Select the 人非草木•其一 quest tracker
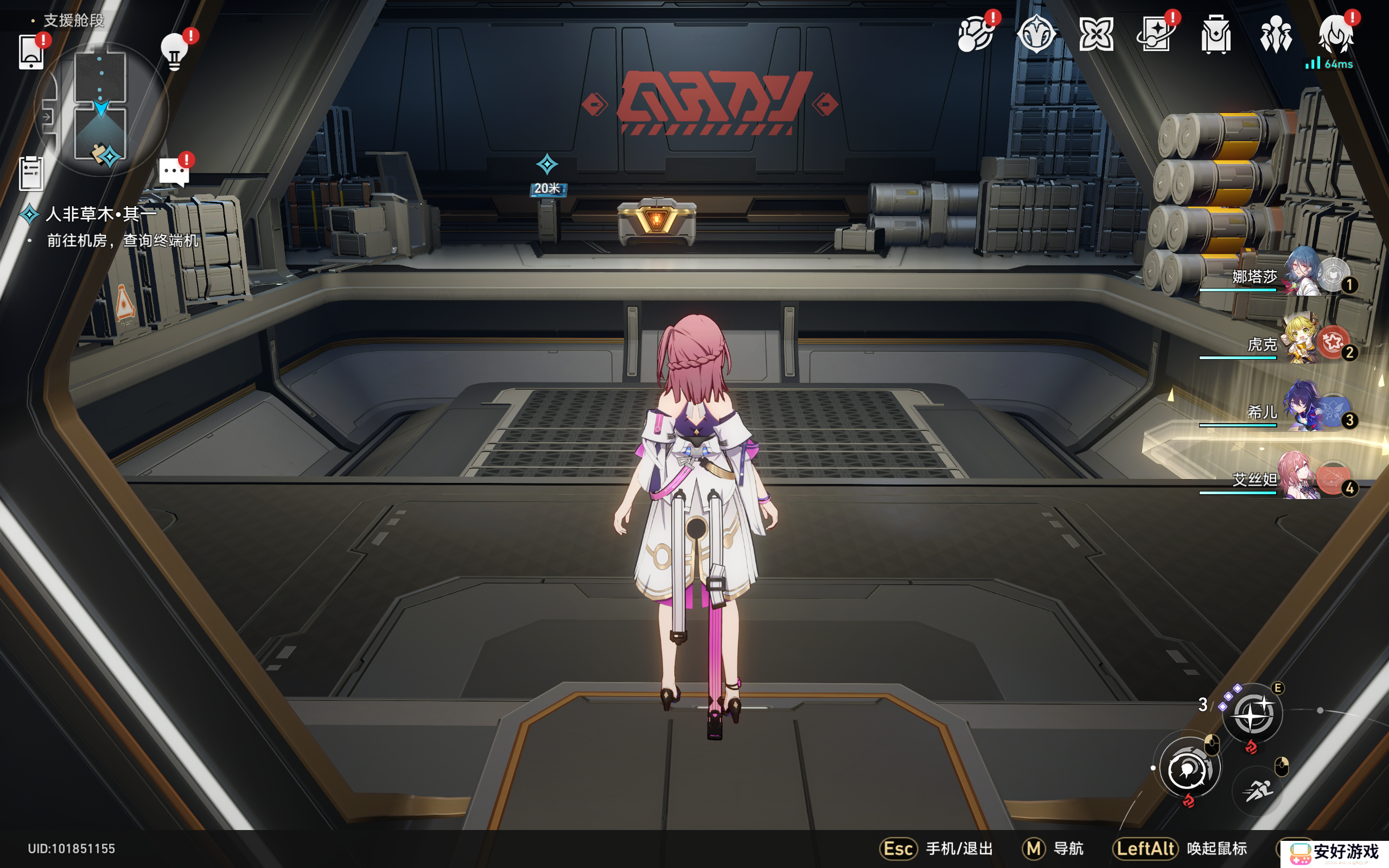 pyautogui.click(x=101, y=214)
